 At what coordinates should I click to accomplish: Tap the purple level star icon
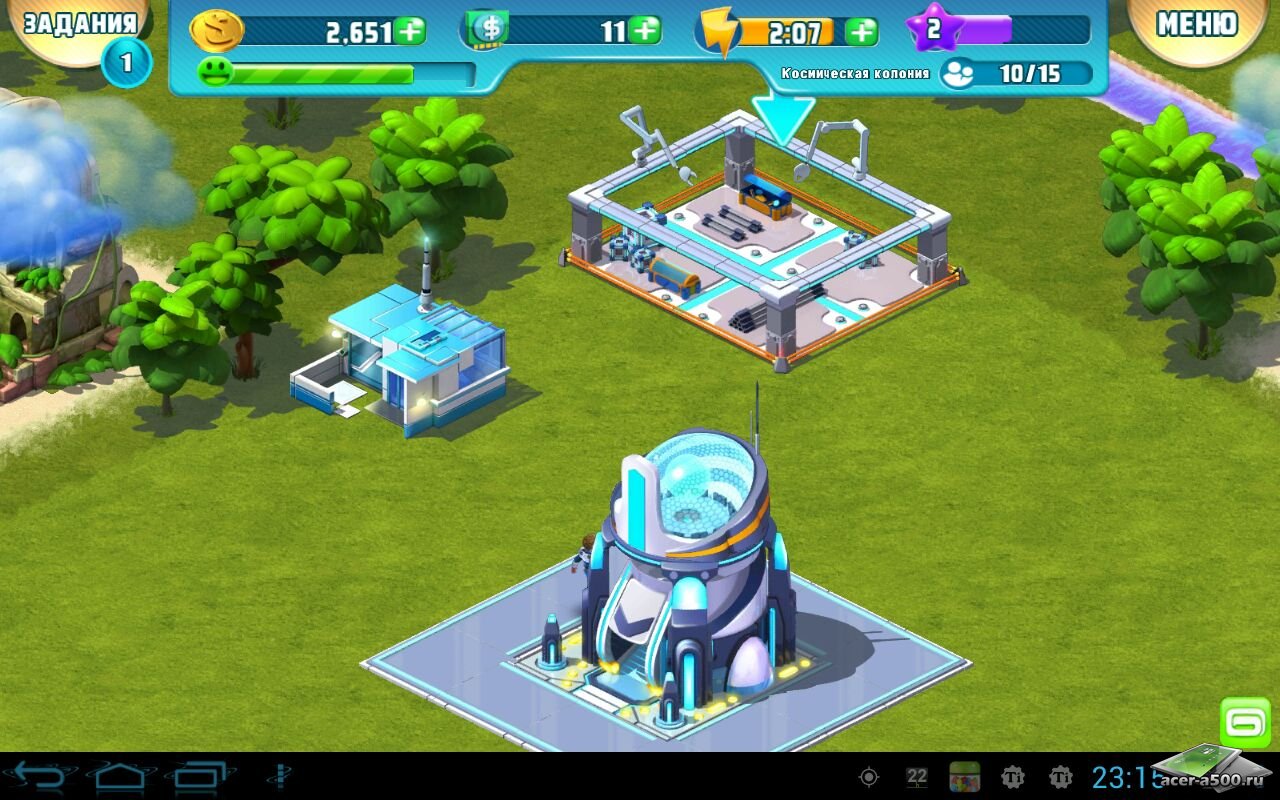point(933,29)
